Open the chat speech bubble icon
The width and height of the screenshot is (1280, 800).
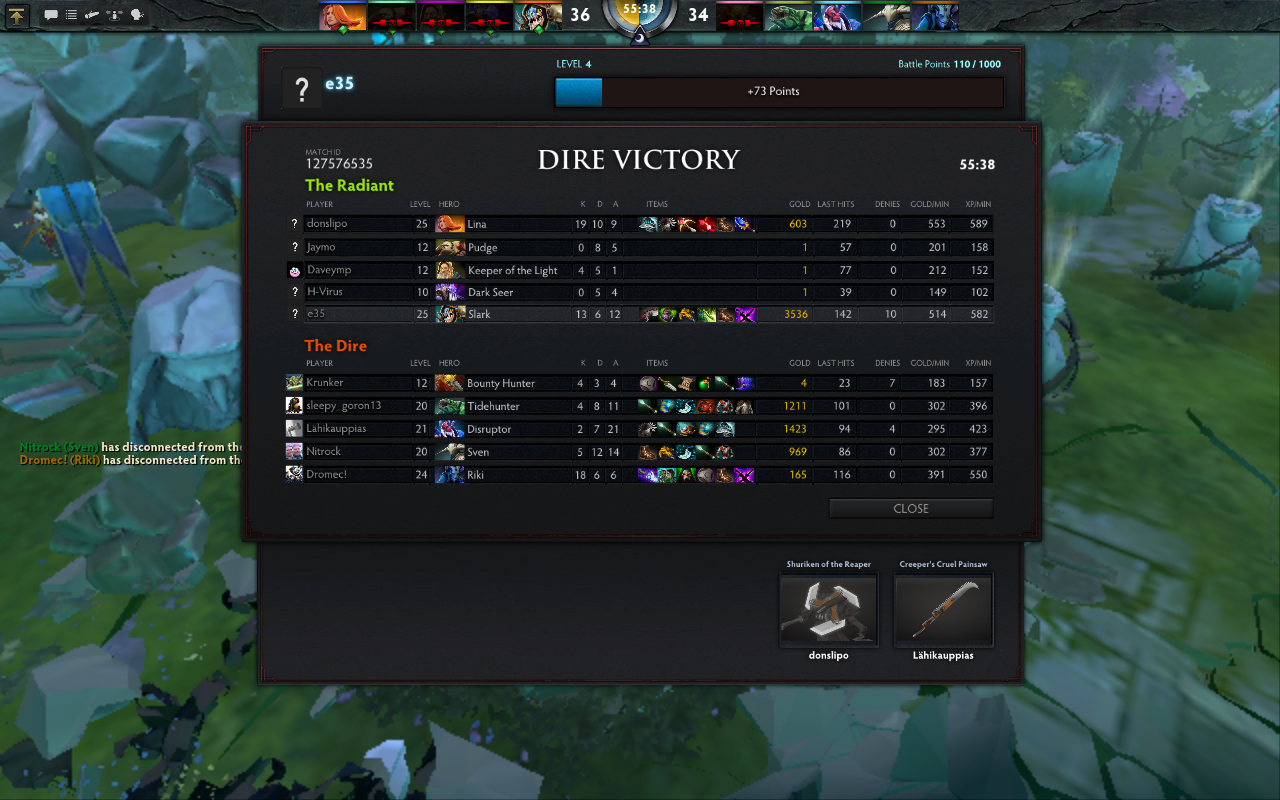click(51, 15)
